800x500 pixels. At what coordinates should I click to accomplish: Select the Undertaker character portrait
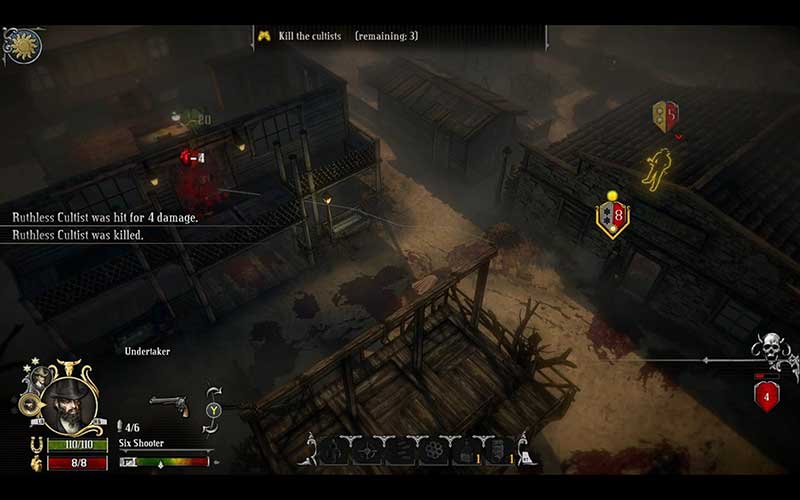[x=67, y=406]
